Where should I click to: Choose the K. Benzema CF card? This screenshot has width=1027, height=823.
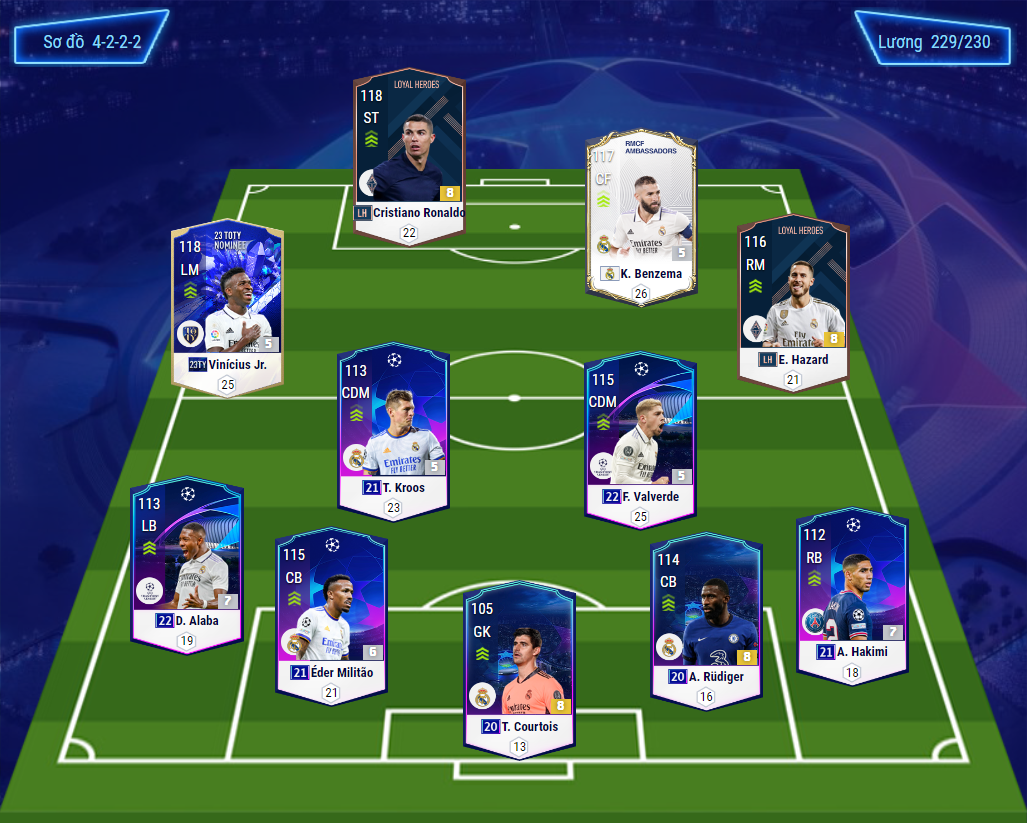[x=640, y=216]
